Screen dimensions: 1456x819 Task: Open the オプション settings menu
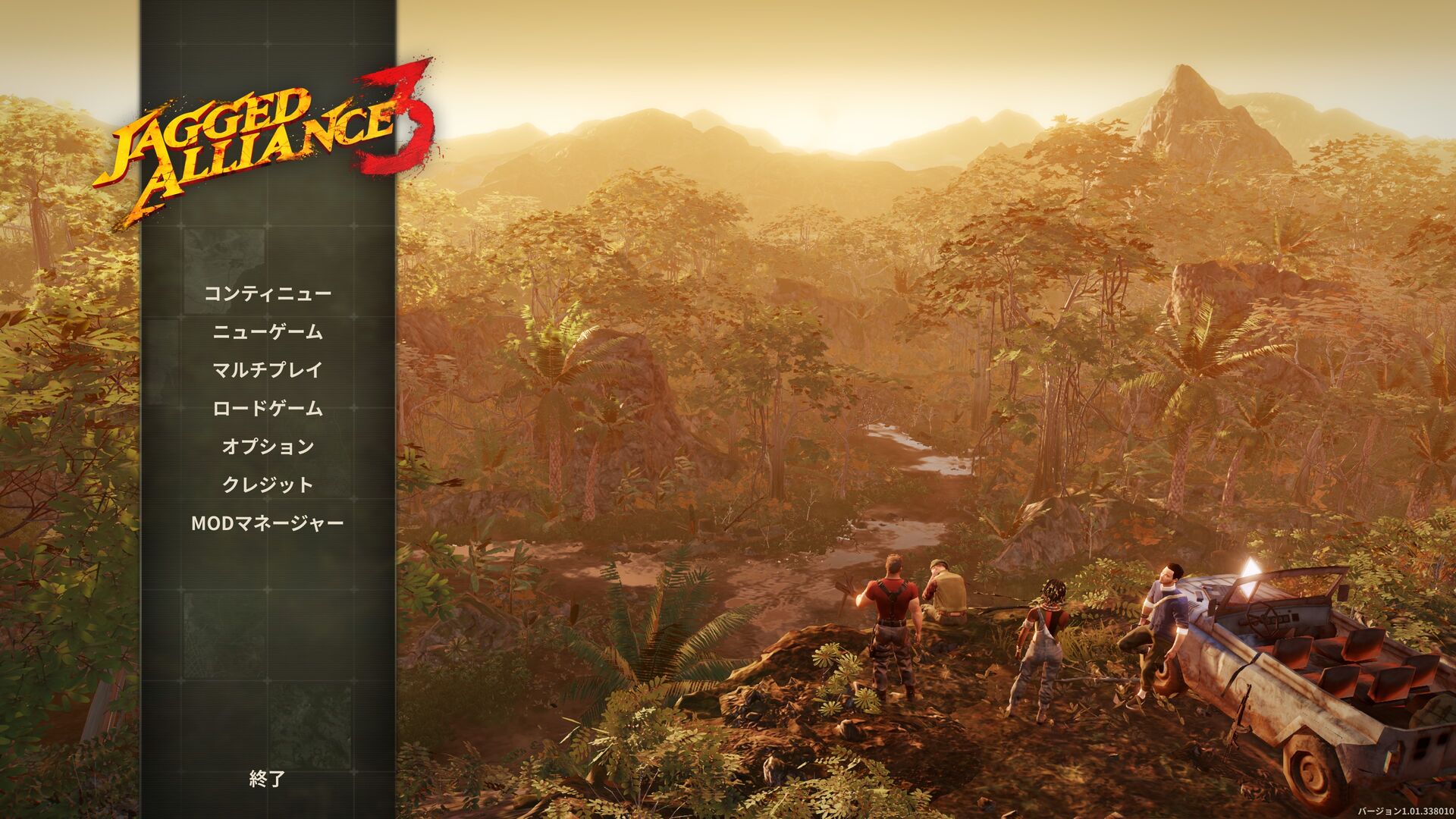[268, 447]
